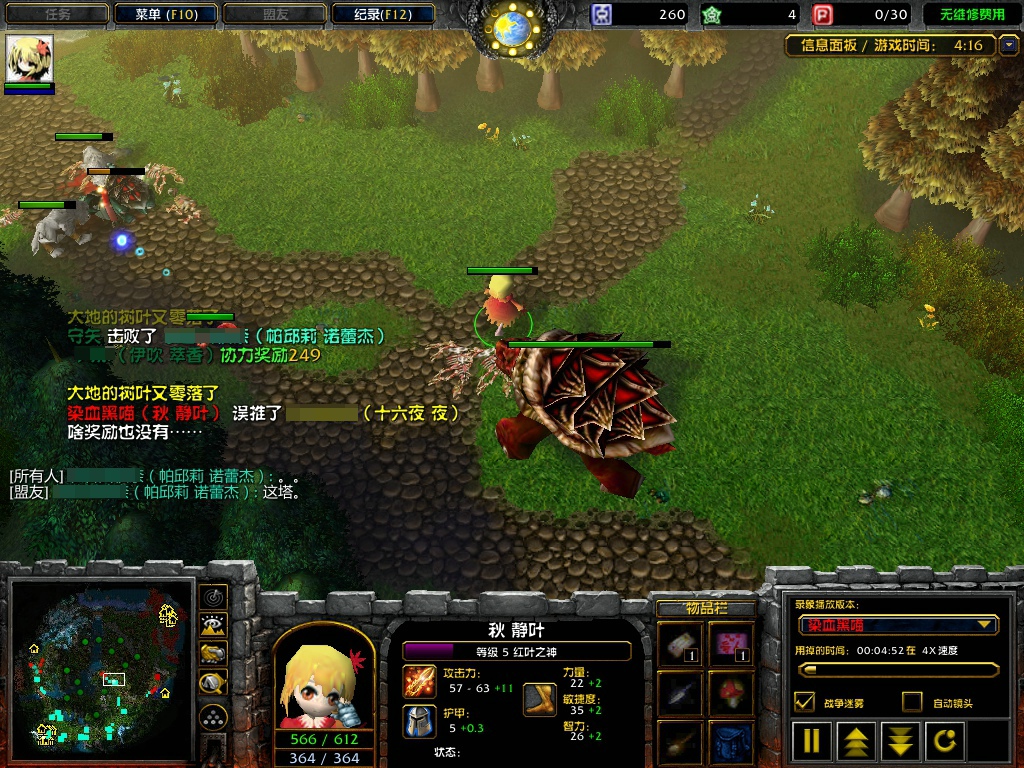This screenshot has width=1024, height=768.
Task: Open the formation movement toggle button
Action: click(213, 717)
